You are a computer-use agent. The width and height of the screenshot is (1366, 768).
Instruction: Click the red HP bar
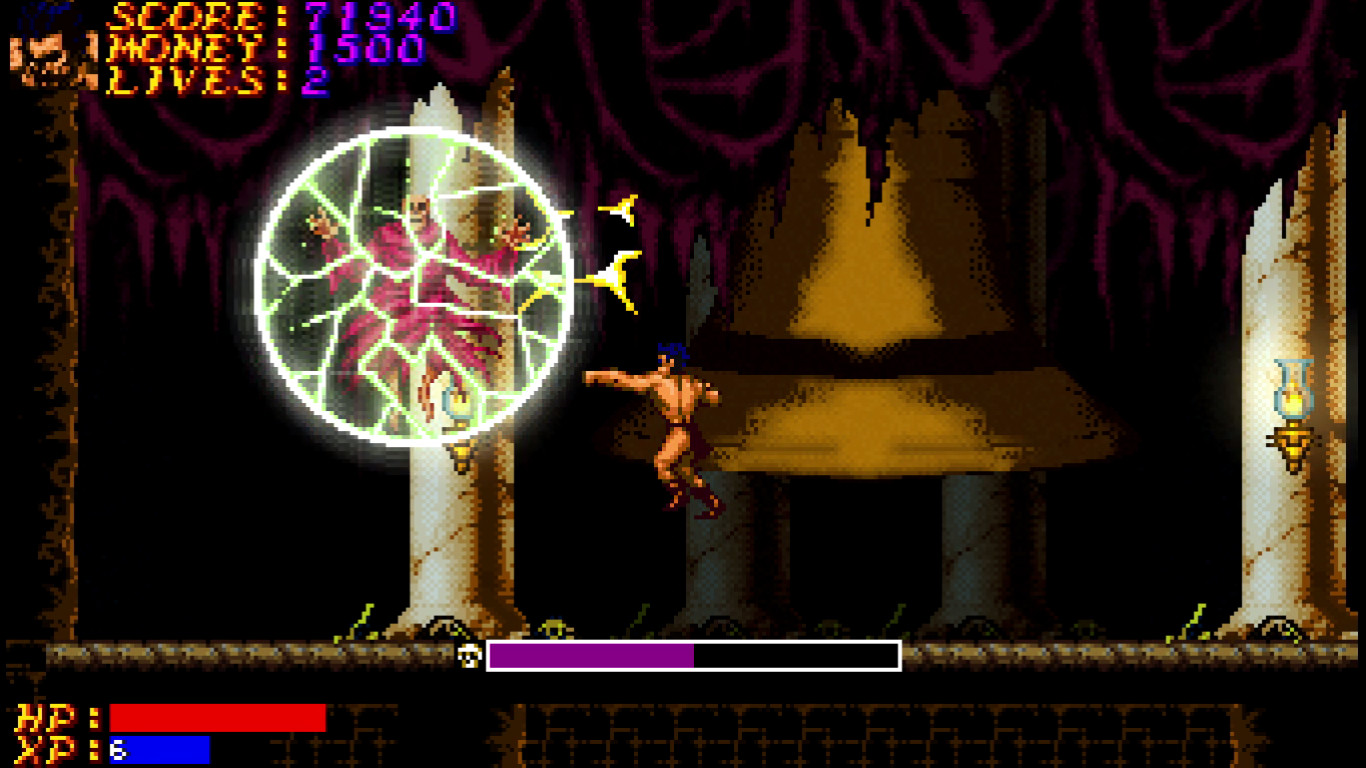pyautogui.click(x=215, y=715)
